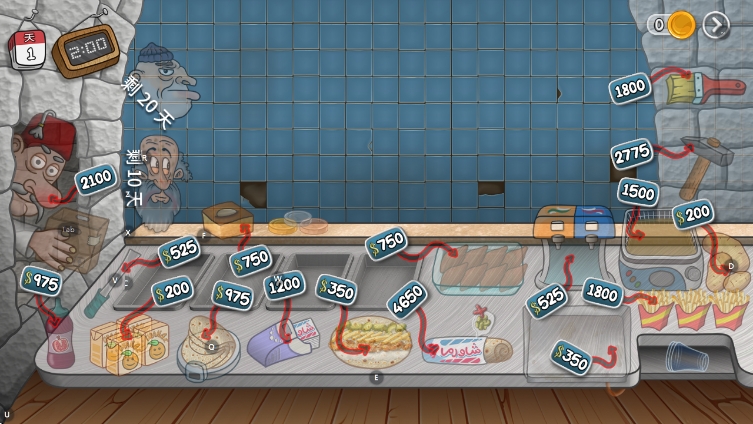Upgrade the juice boxes for 200
753x424 pixels.
coord(173,291)
